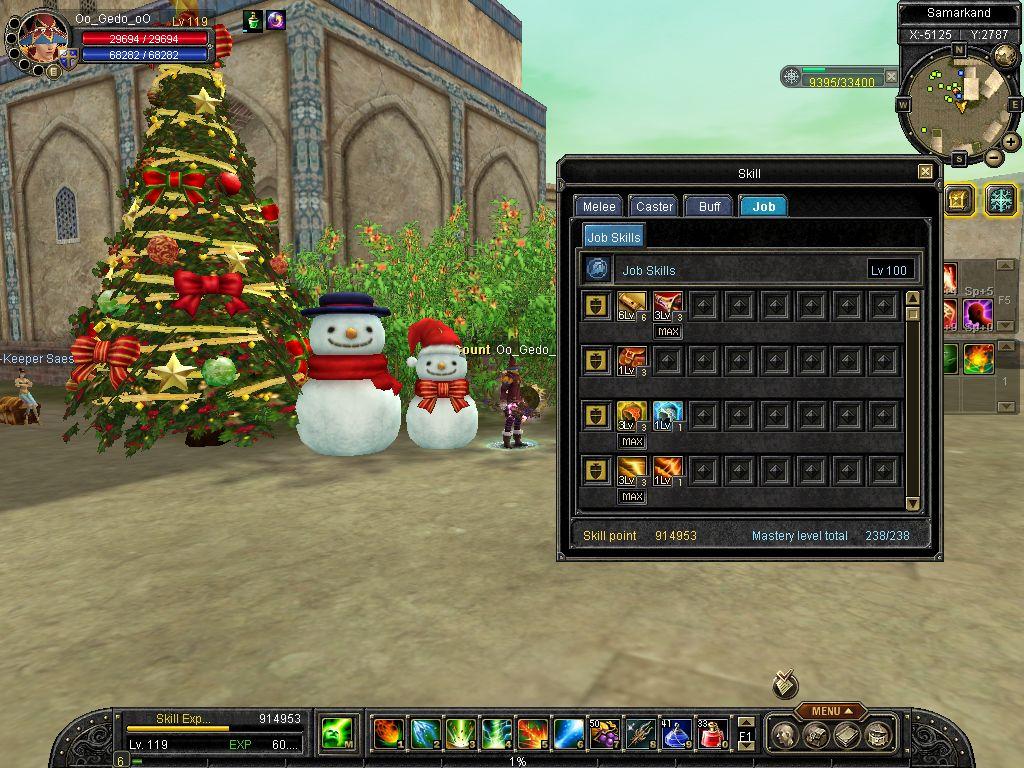Select the Job skill tab
Screen dimensions: 1024x768
point(763,206)
